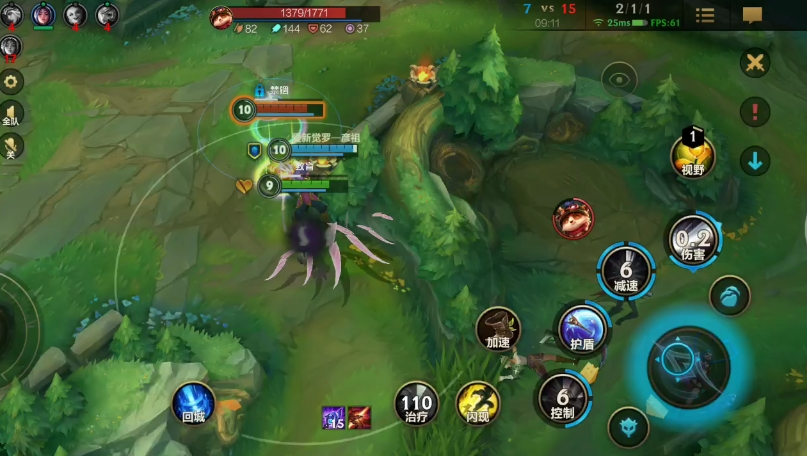
Task: Target the Teemo enemy portrait icon
Action: (x=573, y=219)
